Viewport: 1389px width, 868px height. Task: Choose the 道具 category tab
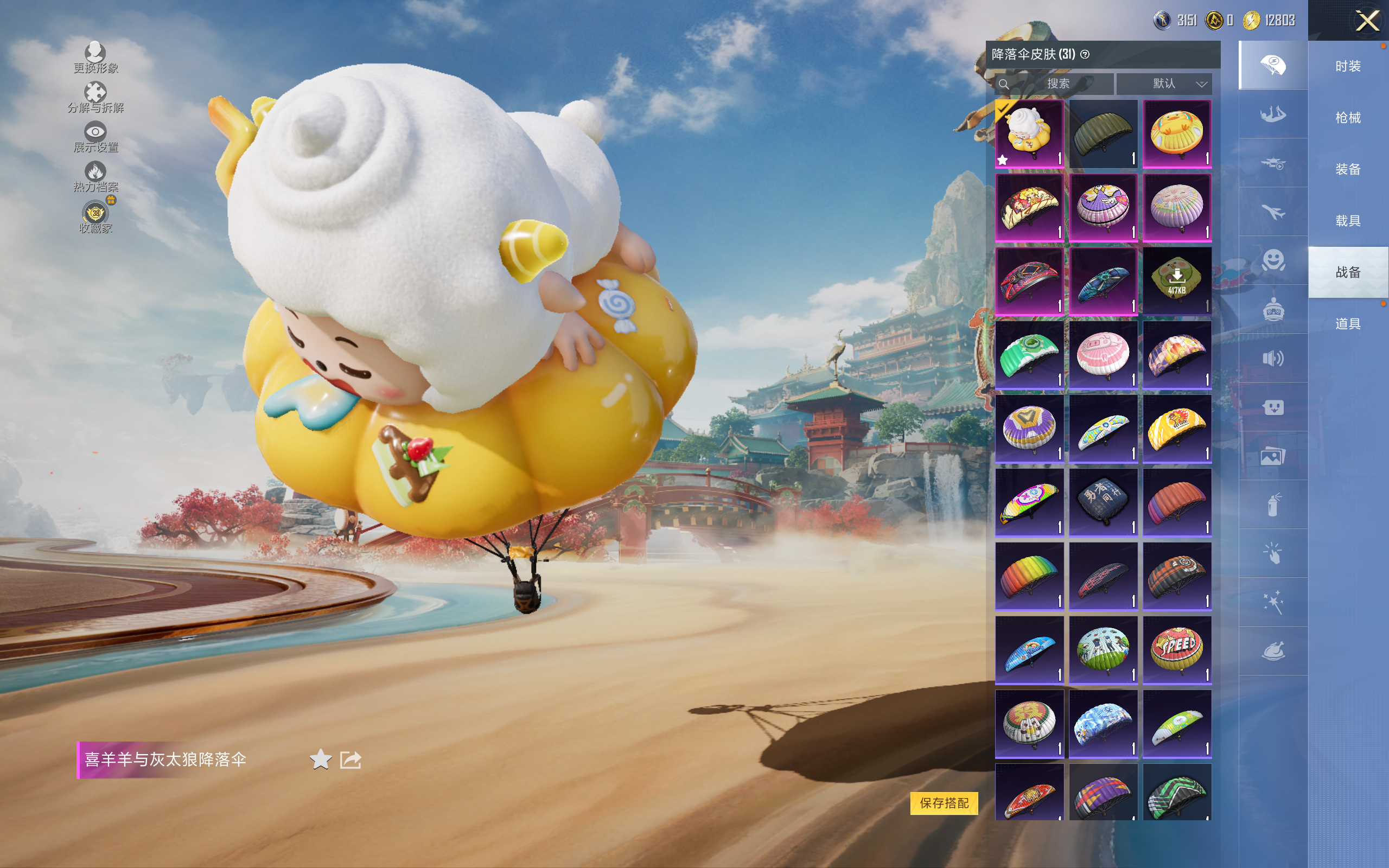coord(1348,324)
